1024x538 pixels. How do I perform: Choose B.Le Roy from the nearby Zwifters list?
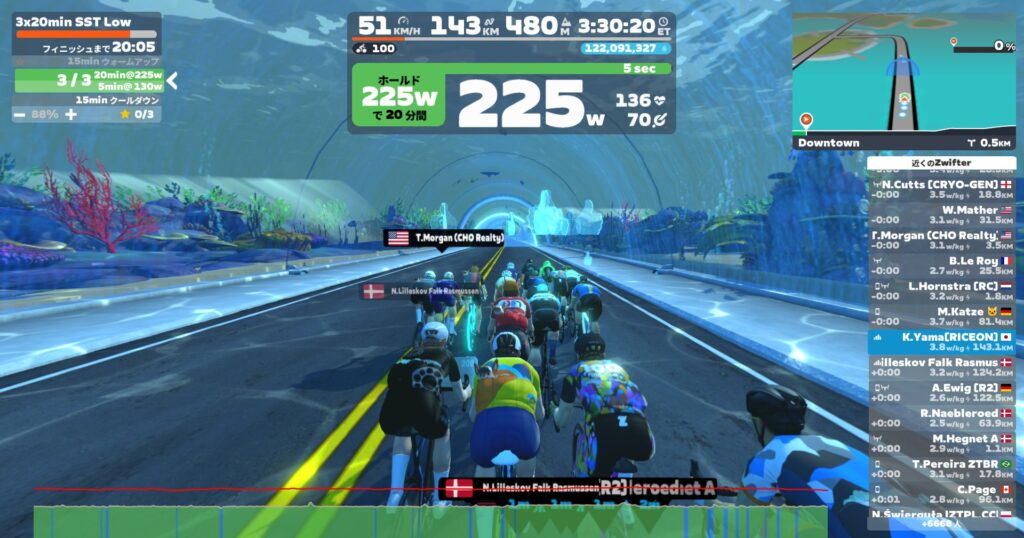pos(941,265)
